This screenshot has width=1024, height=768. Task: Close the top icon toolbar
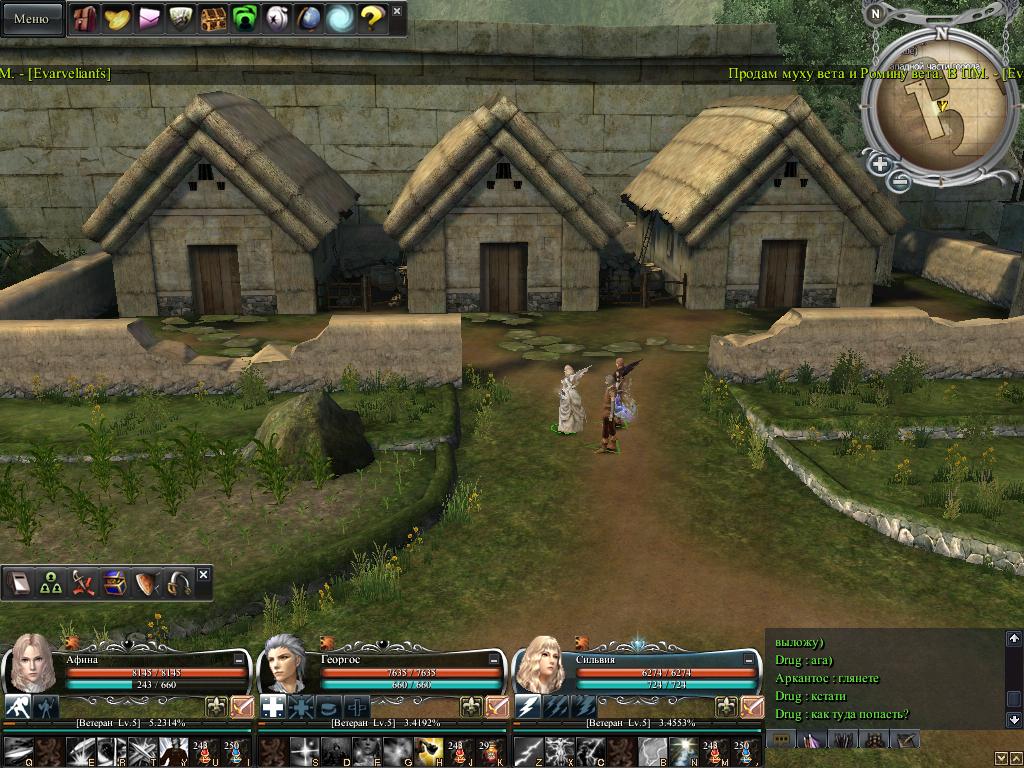click(x=397, y=12)
